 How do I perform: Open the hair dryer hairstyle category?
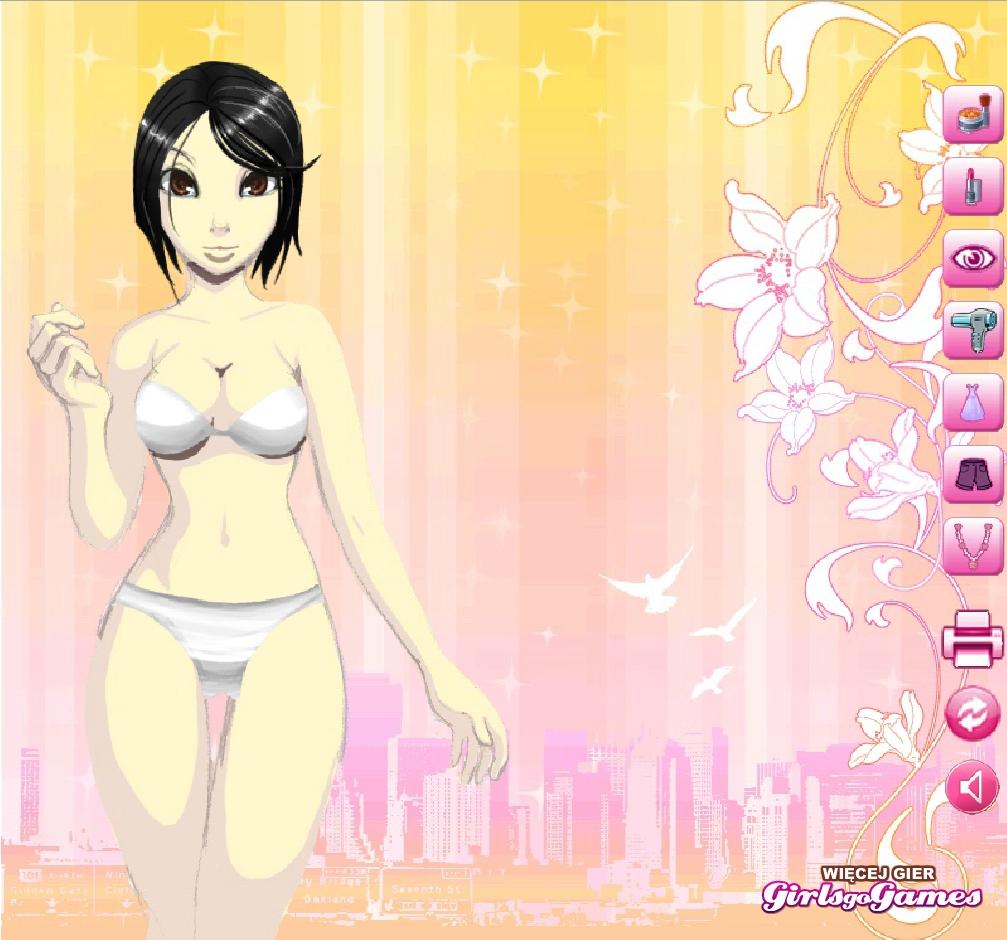(972, 330)
